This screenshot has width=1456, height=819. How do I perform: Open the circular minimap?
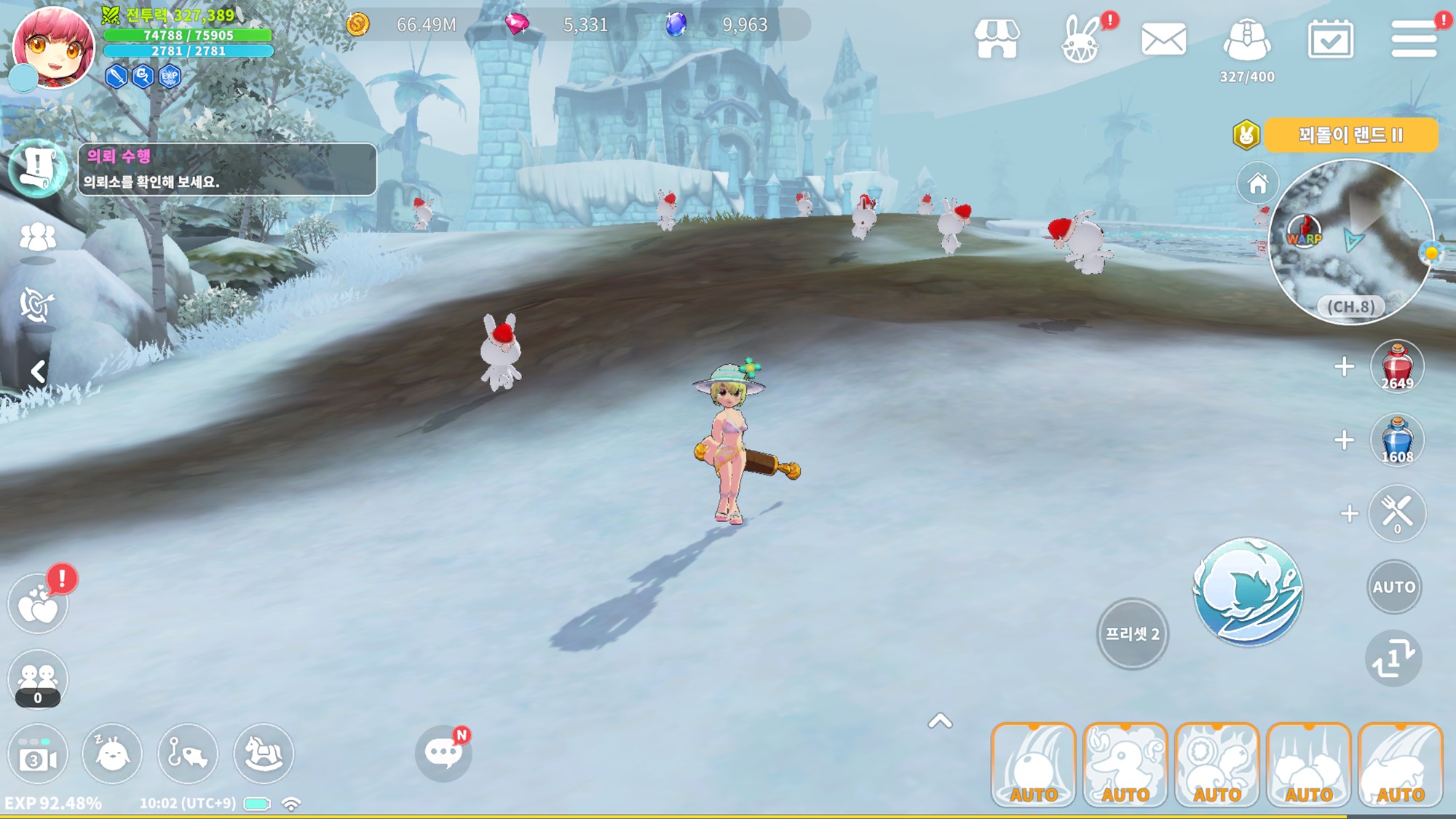pos(1351,240)
